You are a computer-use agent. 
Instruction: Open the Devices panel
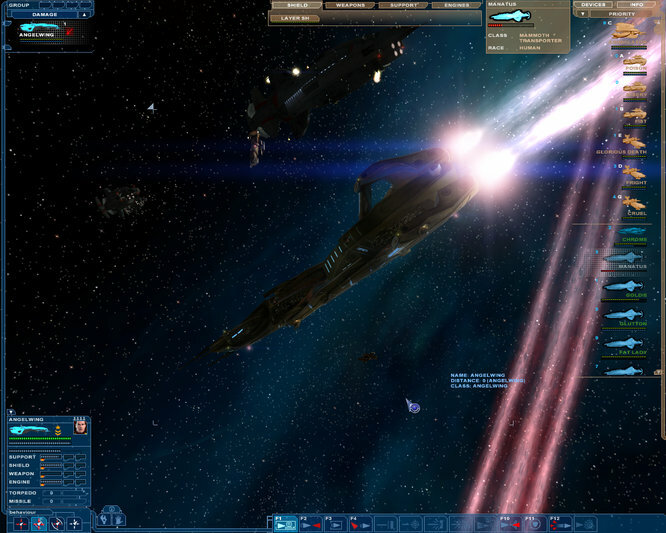coord(593,5)
